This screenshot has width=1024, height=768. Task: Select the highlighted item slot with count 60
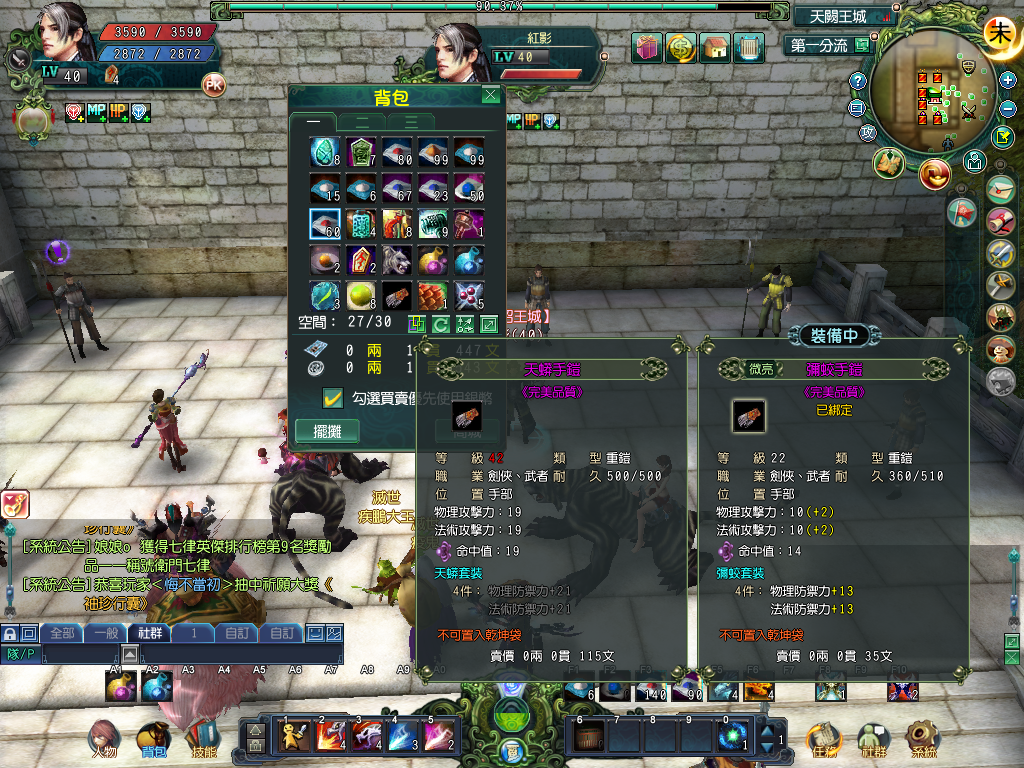[x=324, y=224]
